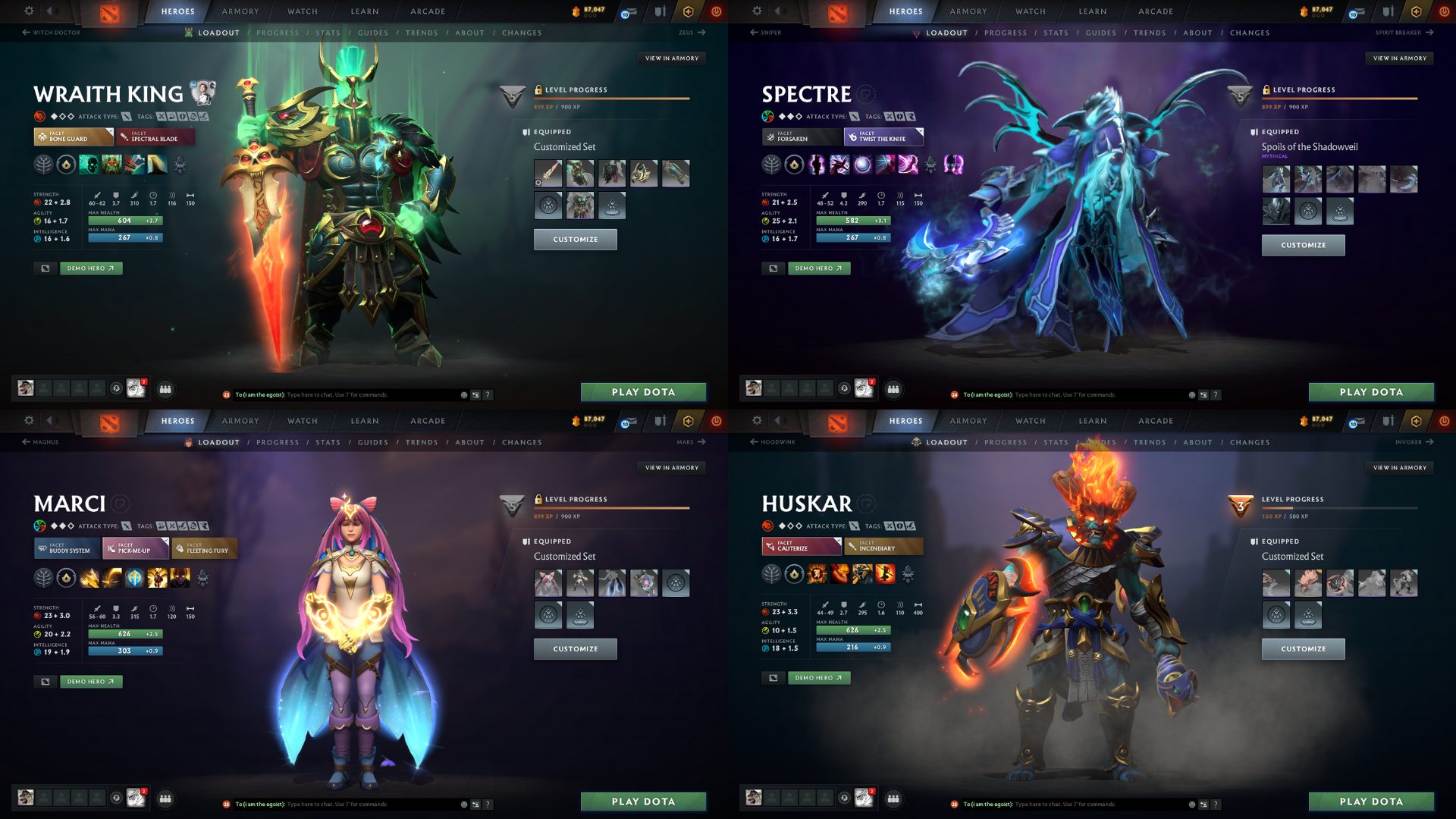Switch Wraith King to the Spectral Blade facet
The image size is (1456, 819).
click(155, 137)
